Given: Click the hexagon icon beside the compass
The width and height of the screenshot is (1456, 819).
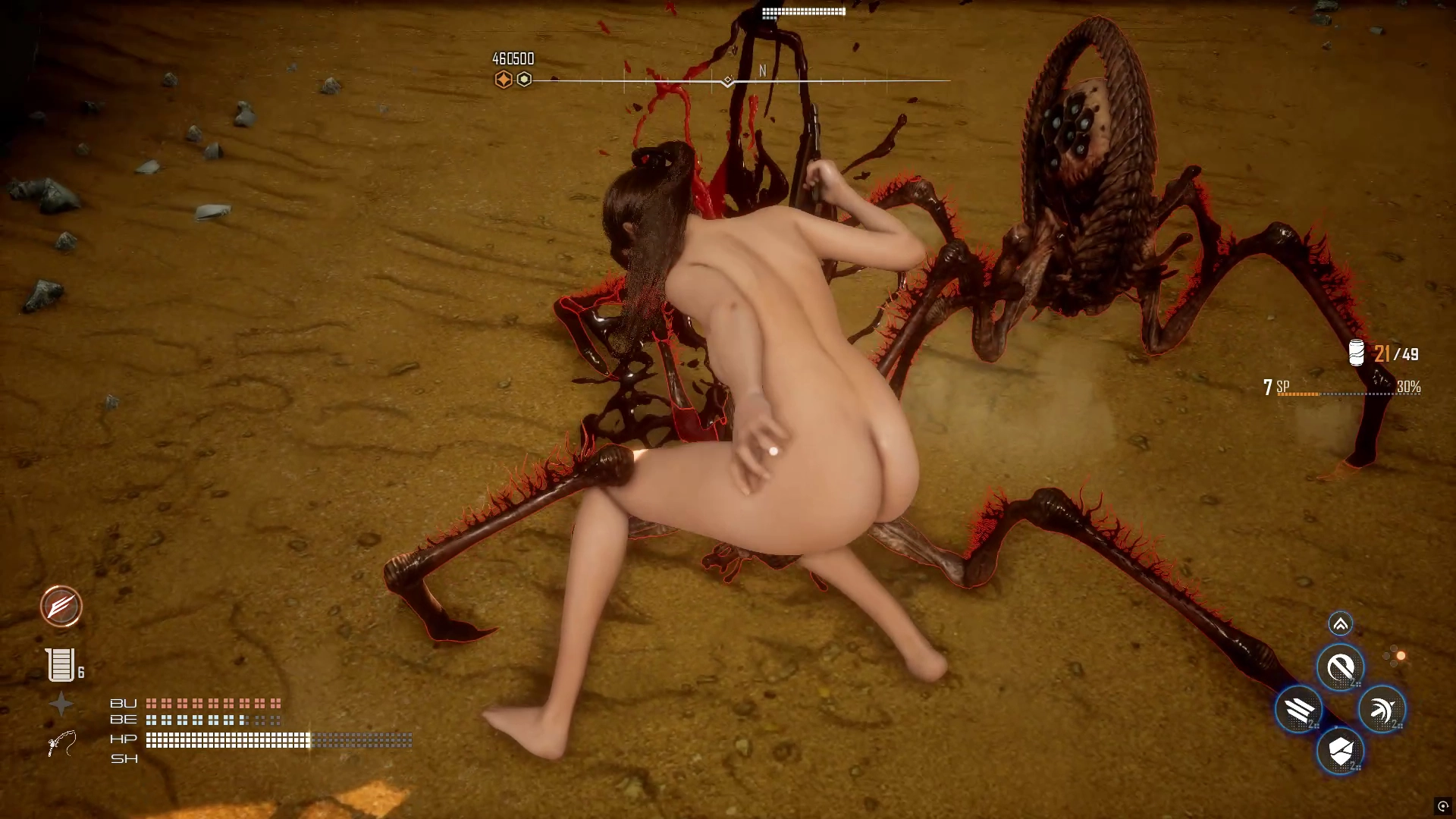Looking at the screenshot, I should pos(524,80).
